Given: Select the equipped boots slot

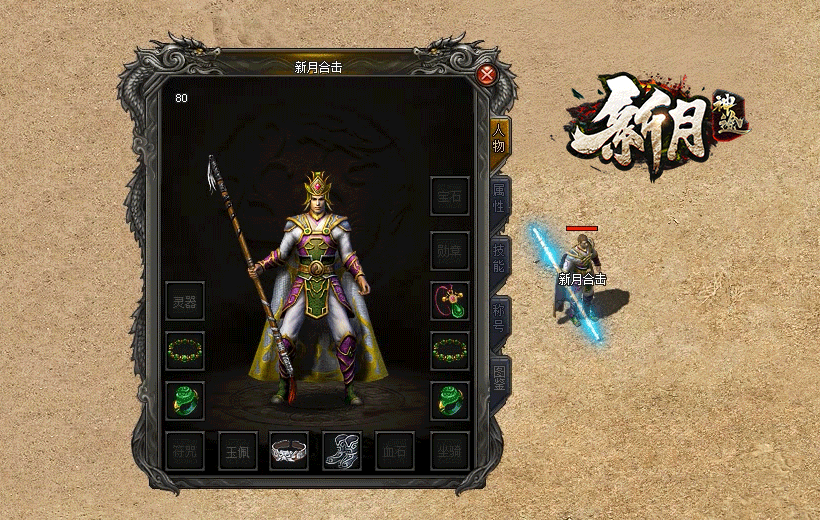Looking at the screenshot, I should tap(342, 451).
